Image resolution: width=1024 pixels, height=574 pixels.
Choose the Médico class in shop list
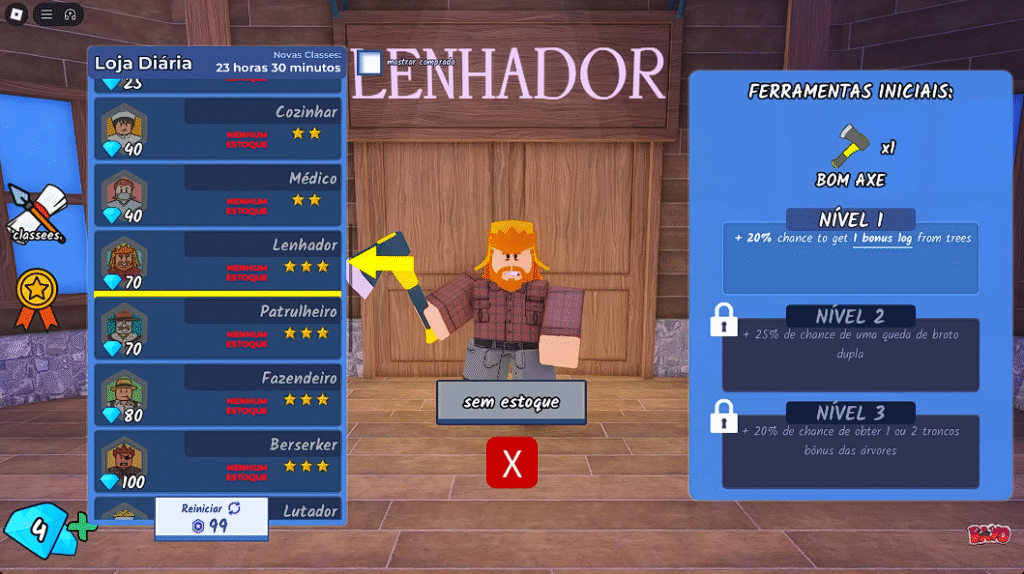(218, 194)
